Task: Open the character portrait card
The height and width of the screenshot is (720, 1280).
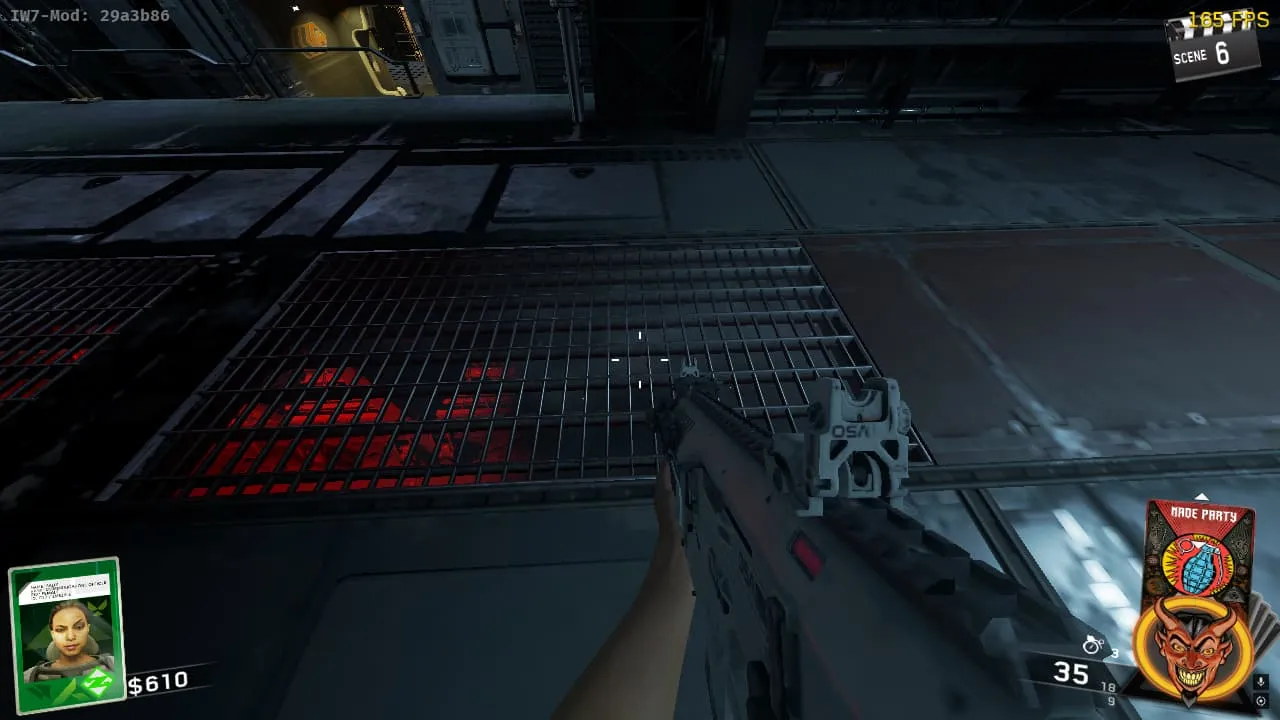Action: point(66,634)
